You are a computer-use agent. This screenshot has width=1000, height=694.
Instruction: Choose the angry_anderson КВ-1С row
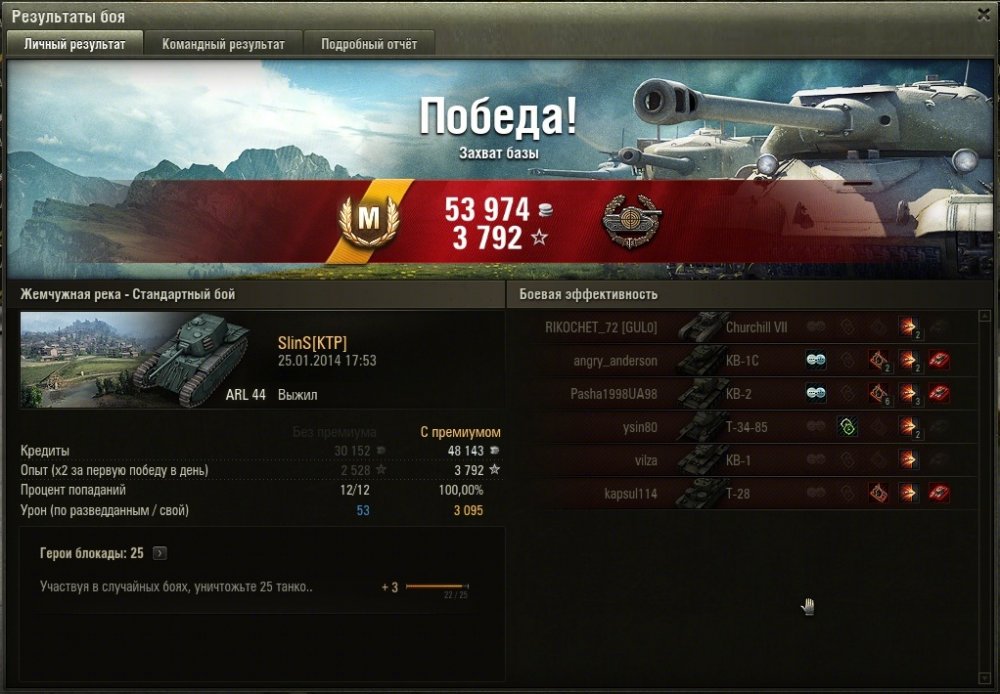pyautogui.click(x=742, y=360)
